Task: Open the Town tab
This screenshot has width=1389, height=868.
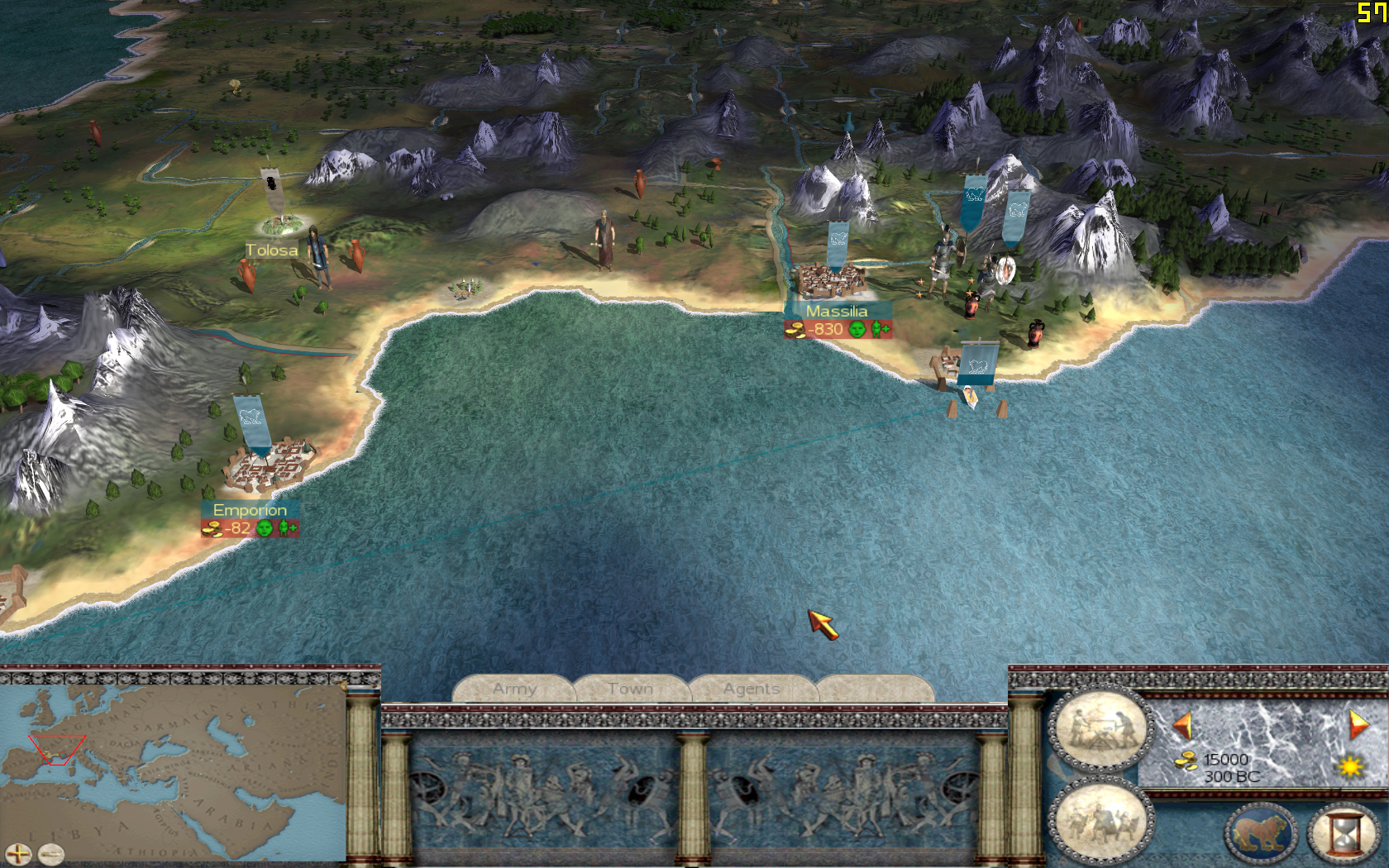Action: click(x=630, y=689)
